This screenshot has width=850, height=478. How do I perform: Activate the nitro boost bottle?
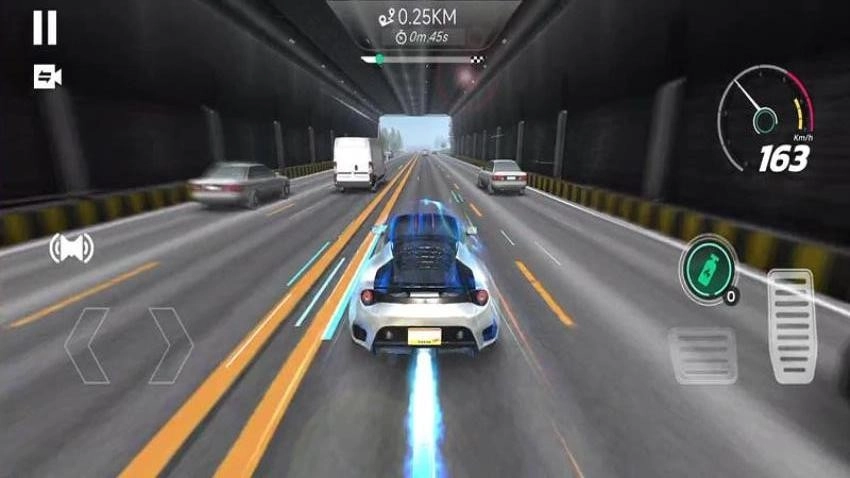click(707, 265)
